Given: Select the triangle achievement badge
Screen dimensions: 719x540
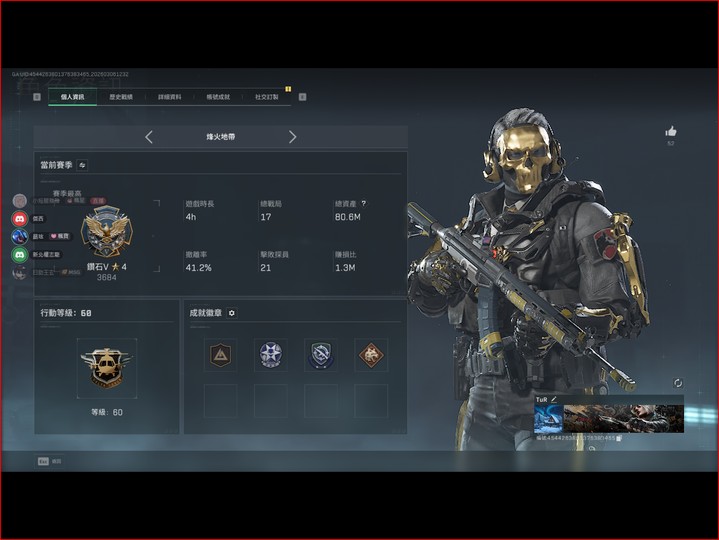Looking at the screenshot, I should (x=220, y=354).
